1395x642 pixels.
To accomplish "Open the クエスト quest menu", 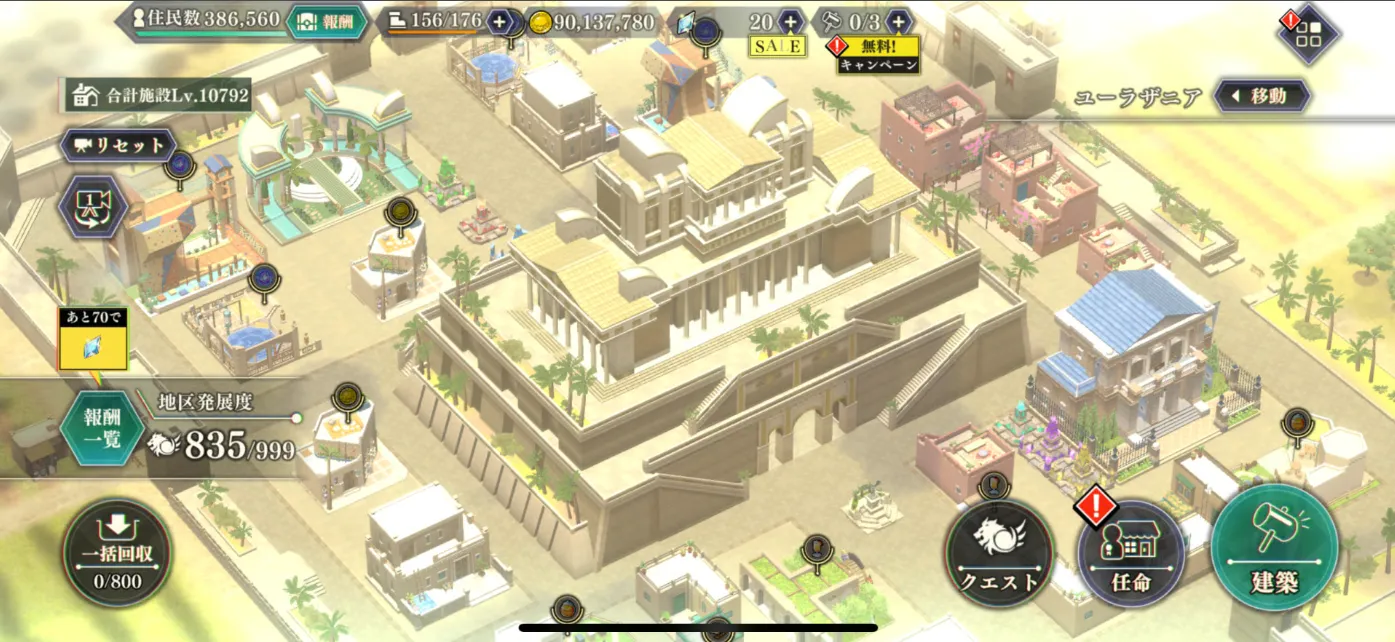I will click(x=999, y=553).
